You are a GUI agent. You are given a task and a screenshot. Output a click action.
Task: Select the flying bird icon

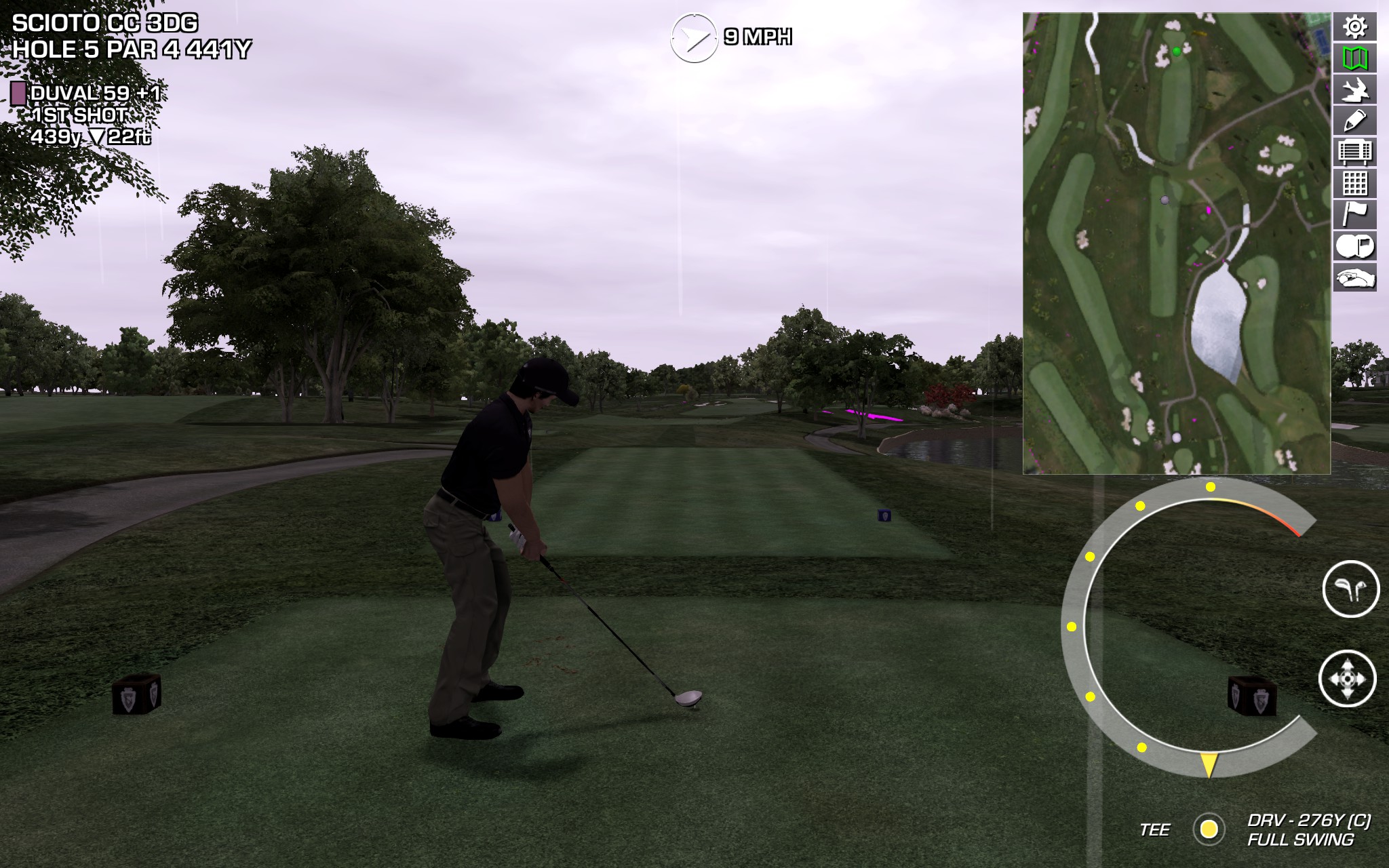coord(1354,90)
